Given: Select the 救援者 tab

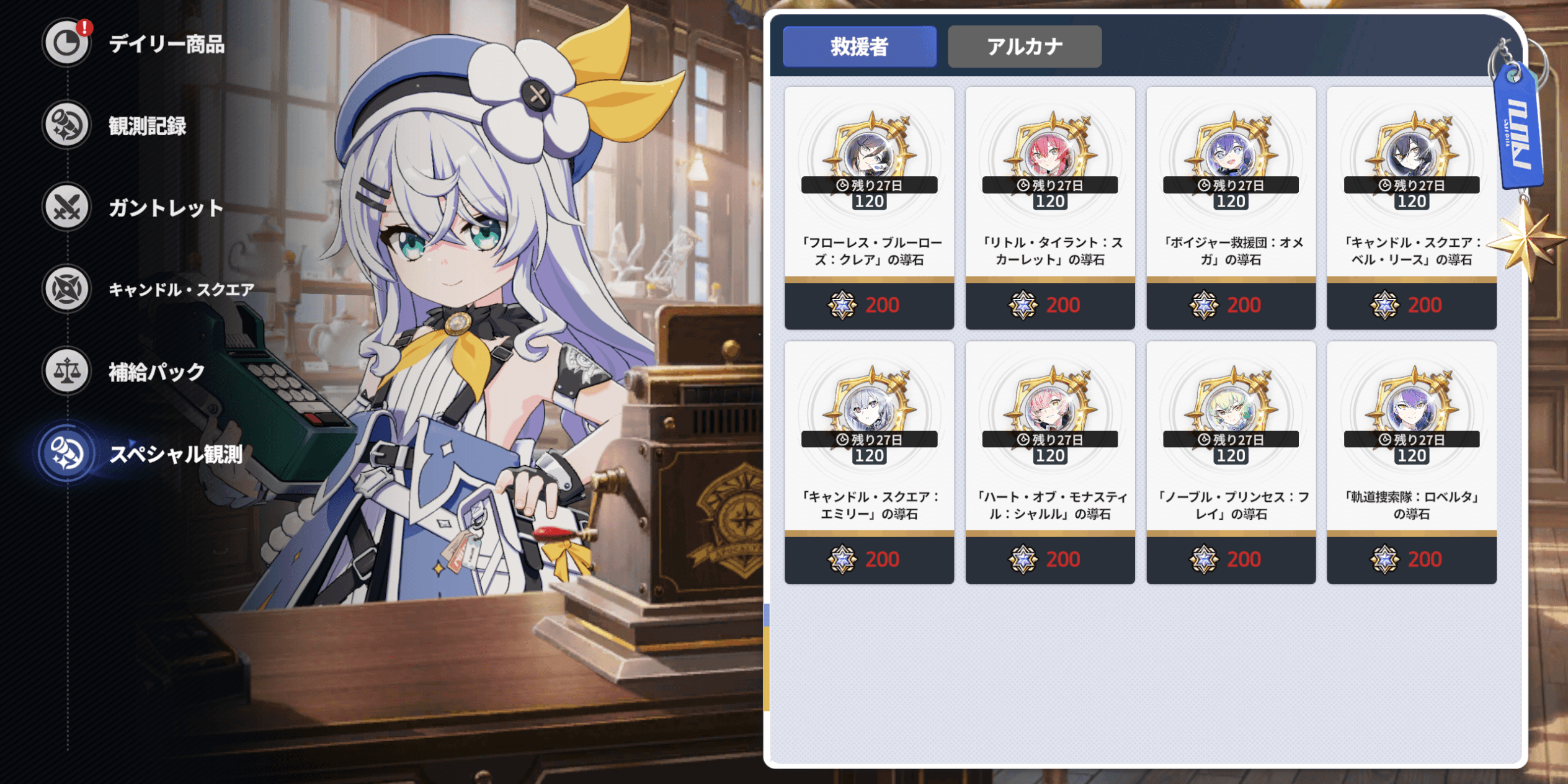Looking at the screenshot, I should (x=860, y=46).
